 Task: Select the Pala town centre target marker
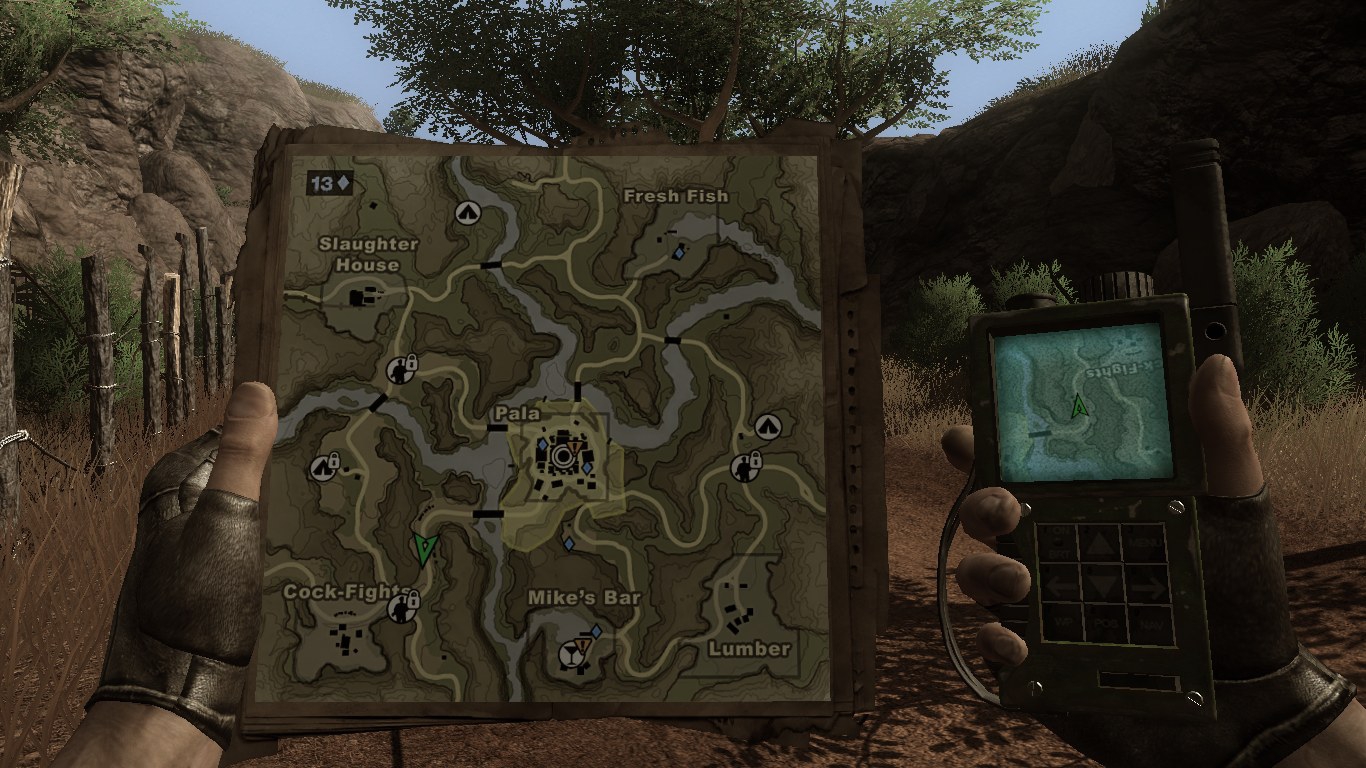(x=563, y=457)
